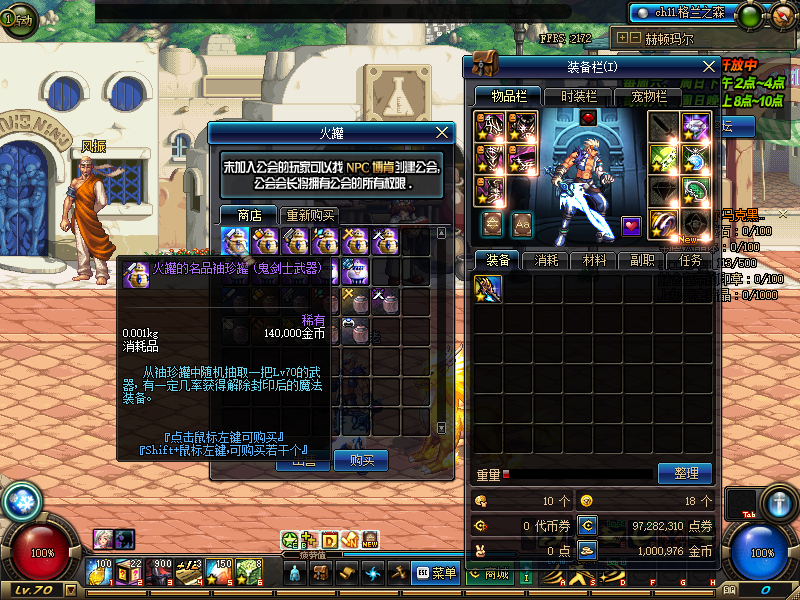Open the 任务 quest items category

coord(690,260)
